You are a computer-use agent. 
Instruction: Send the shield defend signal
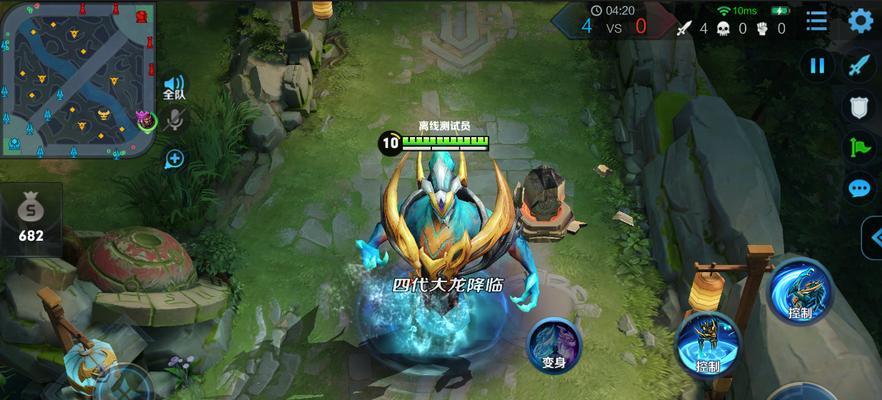point(859,106)
